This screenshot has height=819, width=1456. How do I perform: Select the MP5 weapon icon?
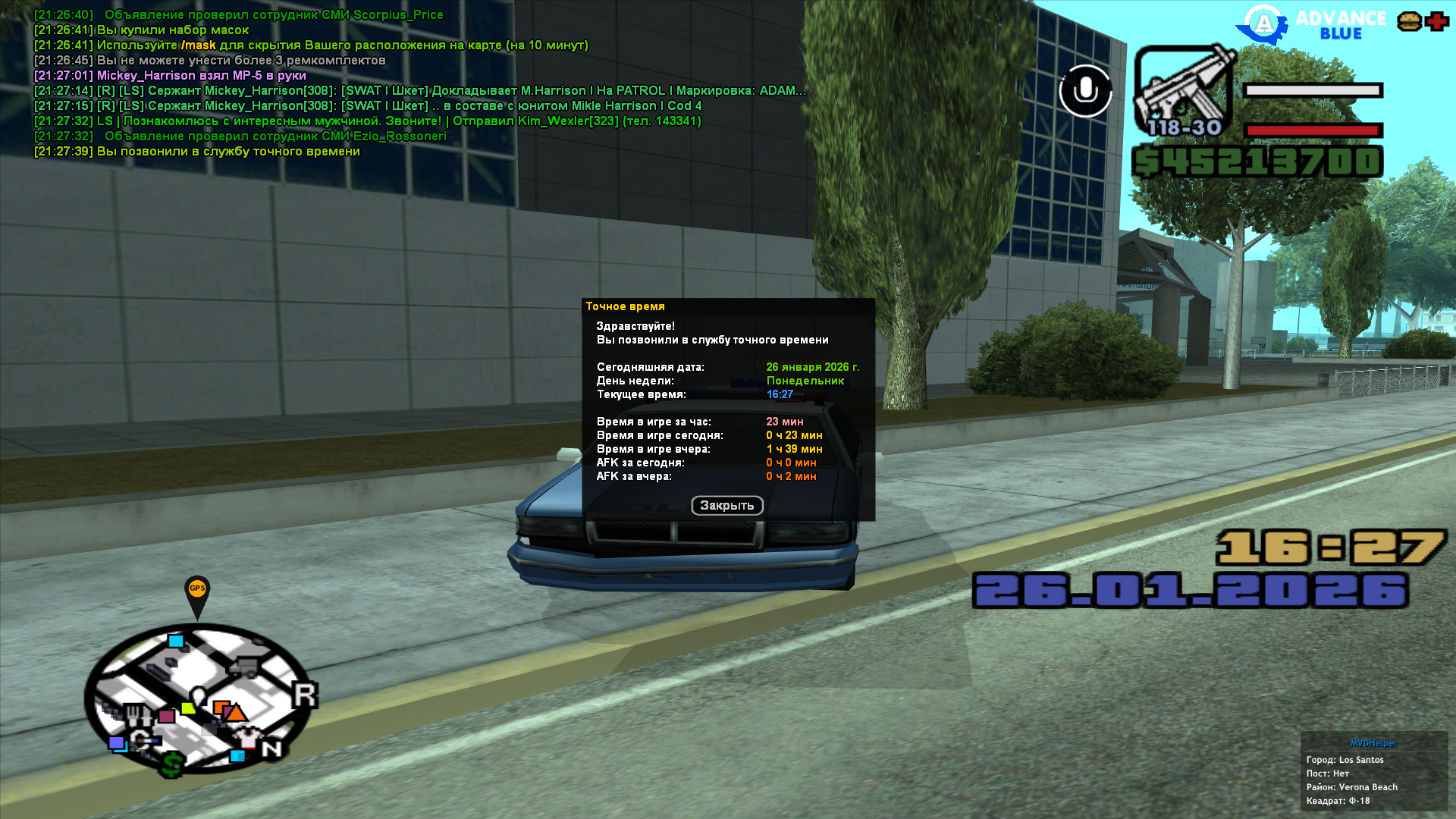click(1184, 91)
